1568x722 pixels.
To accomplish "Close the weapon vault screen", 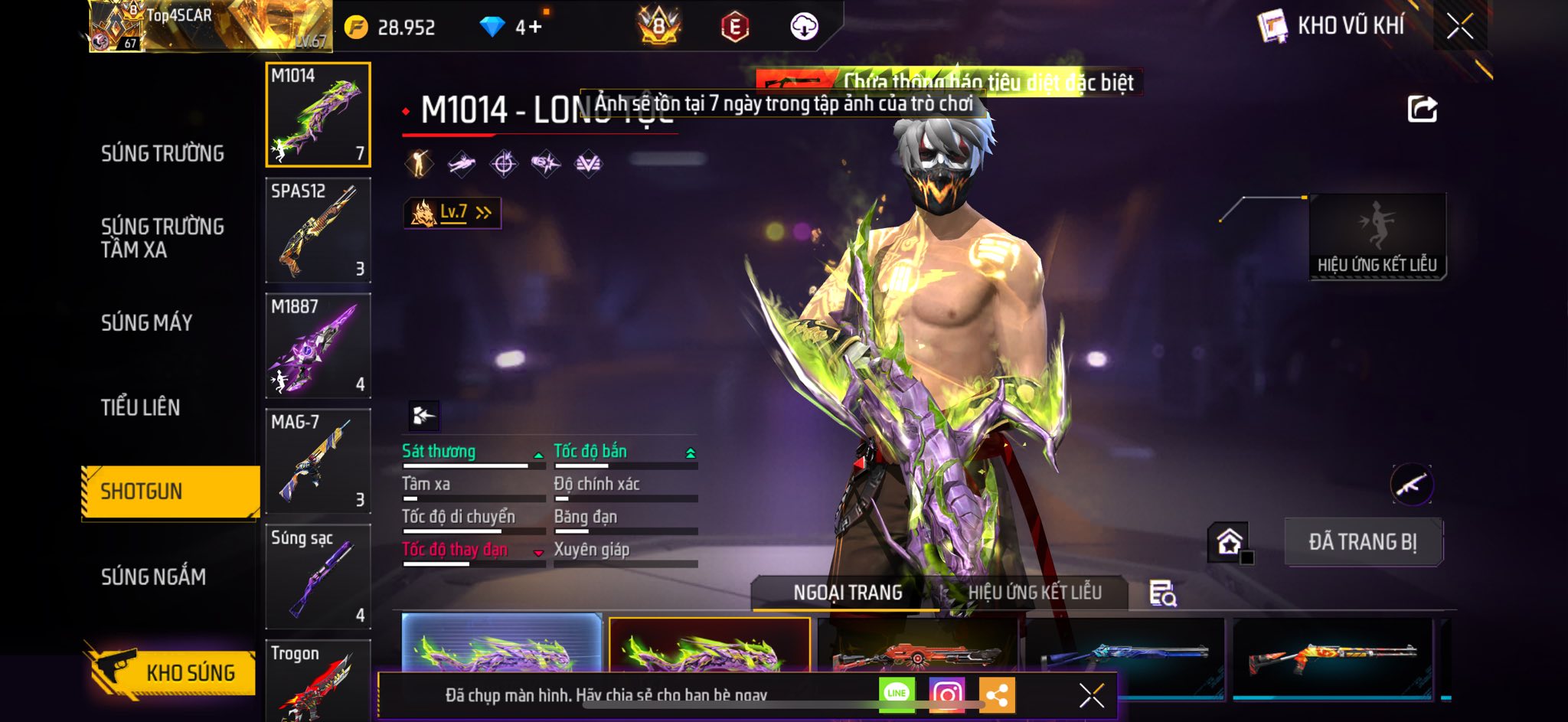I will (1459, 27).
